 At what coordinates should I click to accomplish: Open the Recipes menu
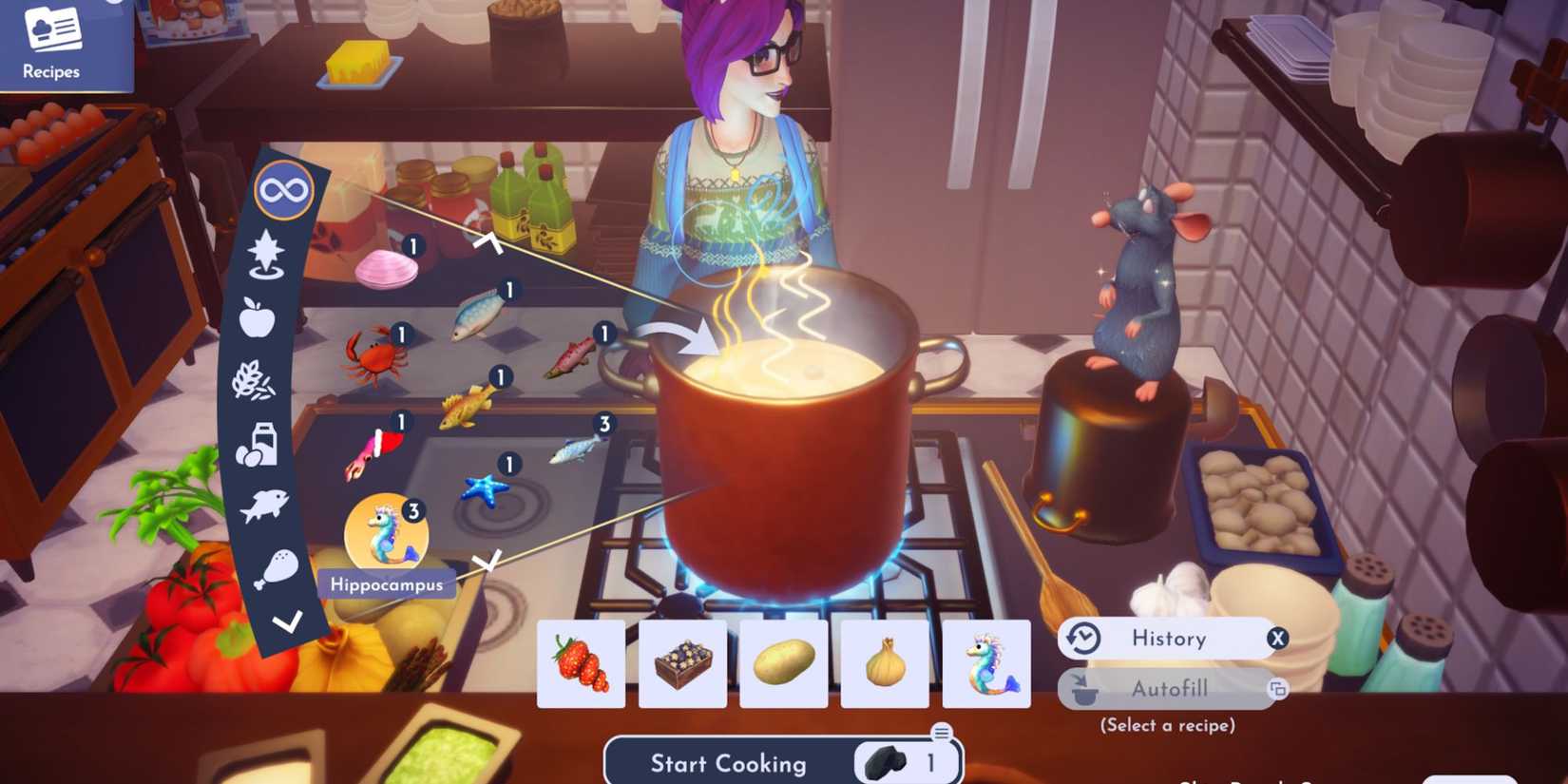point(52,43)
